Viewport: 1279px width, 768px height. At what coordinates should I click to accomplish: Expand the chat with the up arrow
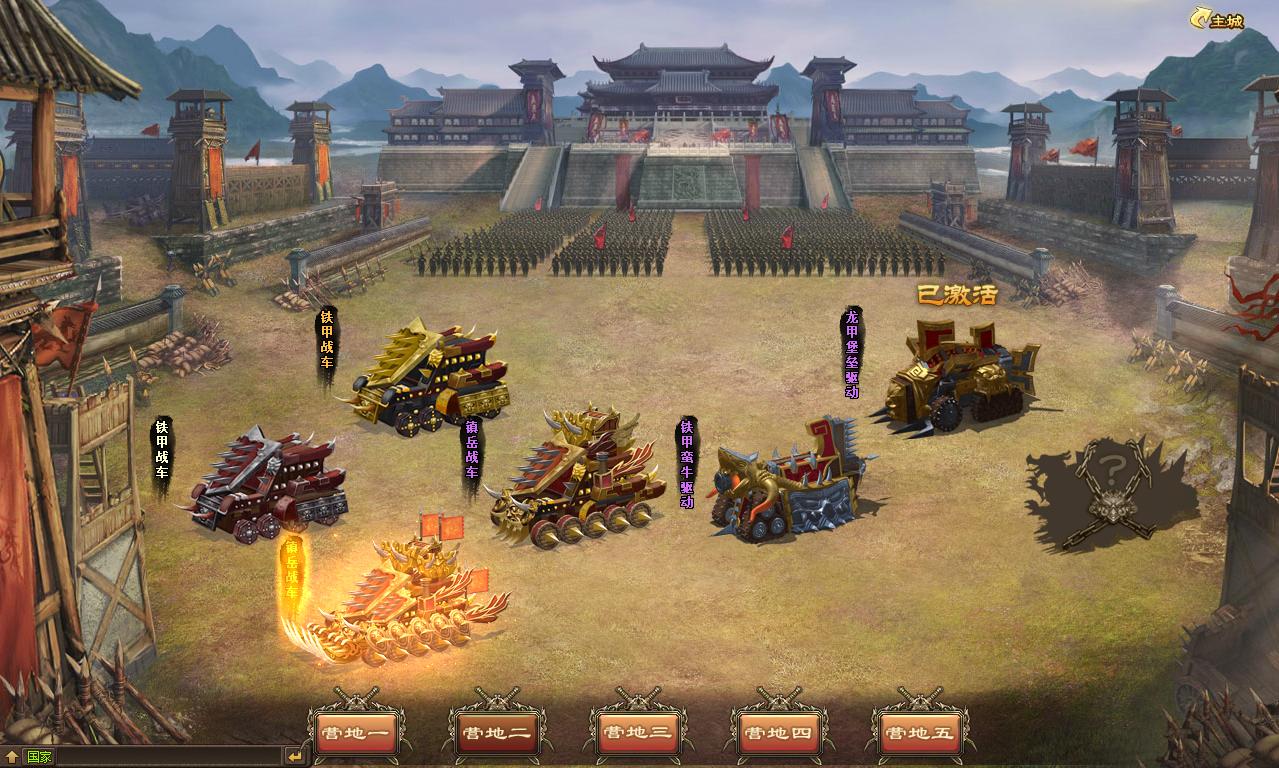(x=11, y=757)
